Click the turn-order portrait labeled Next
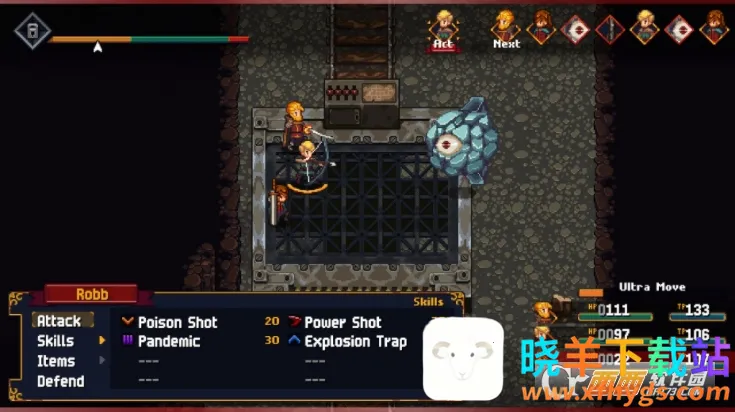735x412 pixels. point(506,26)
